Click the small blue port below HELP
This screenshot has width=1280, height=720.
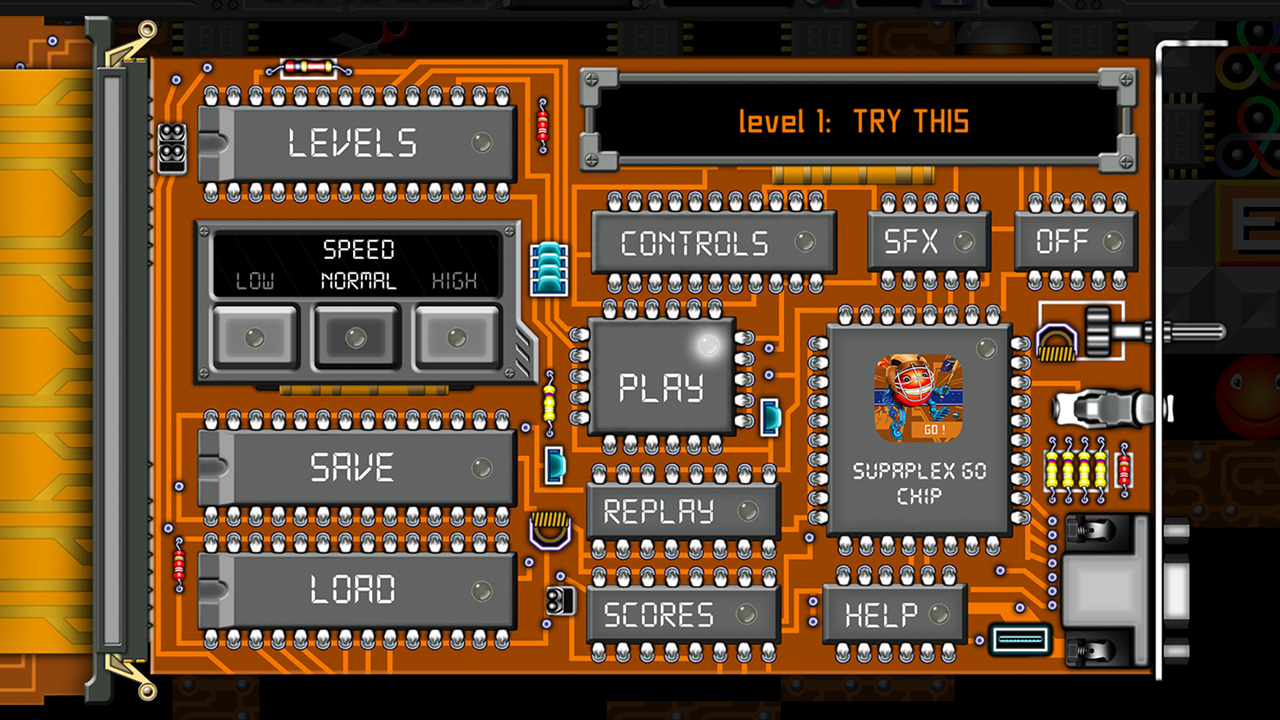(x=1018, y=641)
